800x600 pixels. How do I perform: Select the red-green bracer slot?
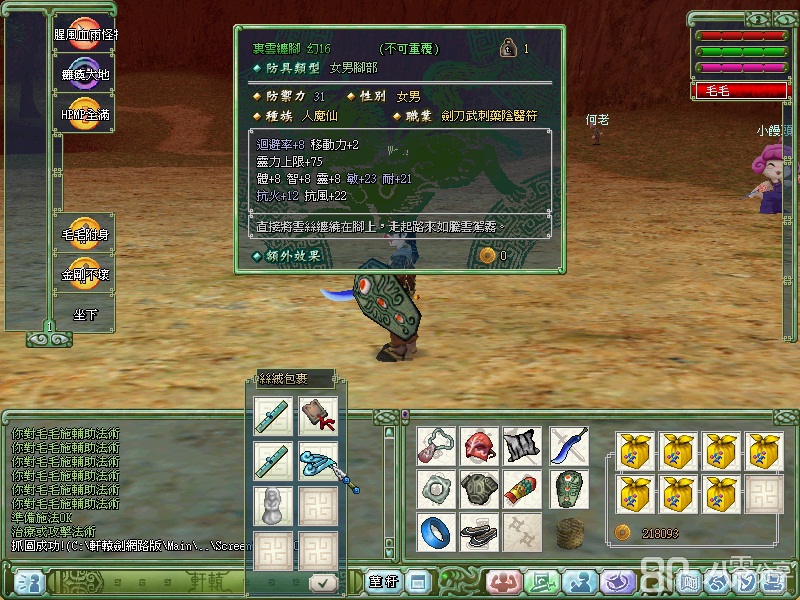[522, 490]
